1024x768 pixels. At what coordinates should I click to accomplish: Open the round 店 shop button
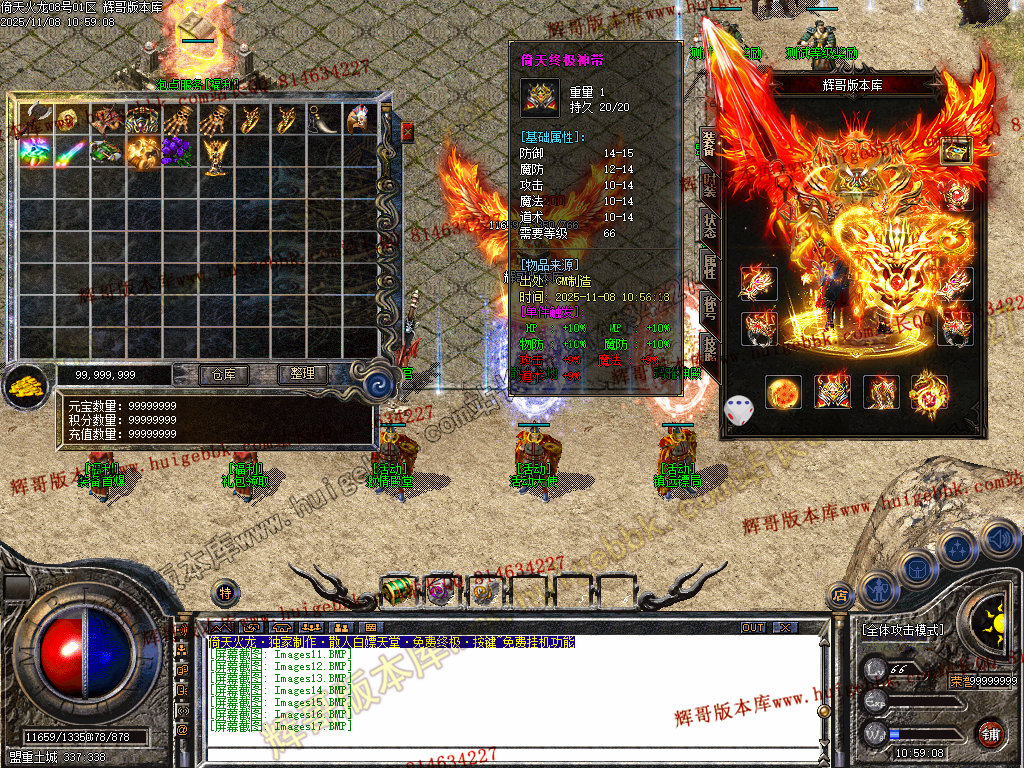pyautogui.click(x=839, y=596)
